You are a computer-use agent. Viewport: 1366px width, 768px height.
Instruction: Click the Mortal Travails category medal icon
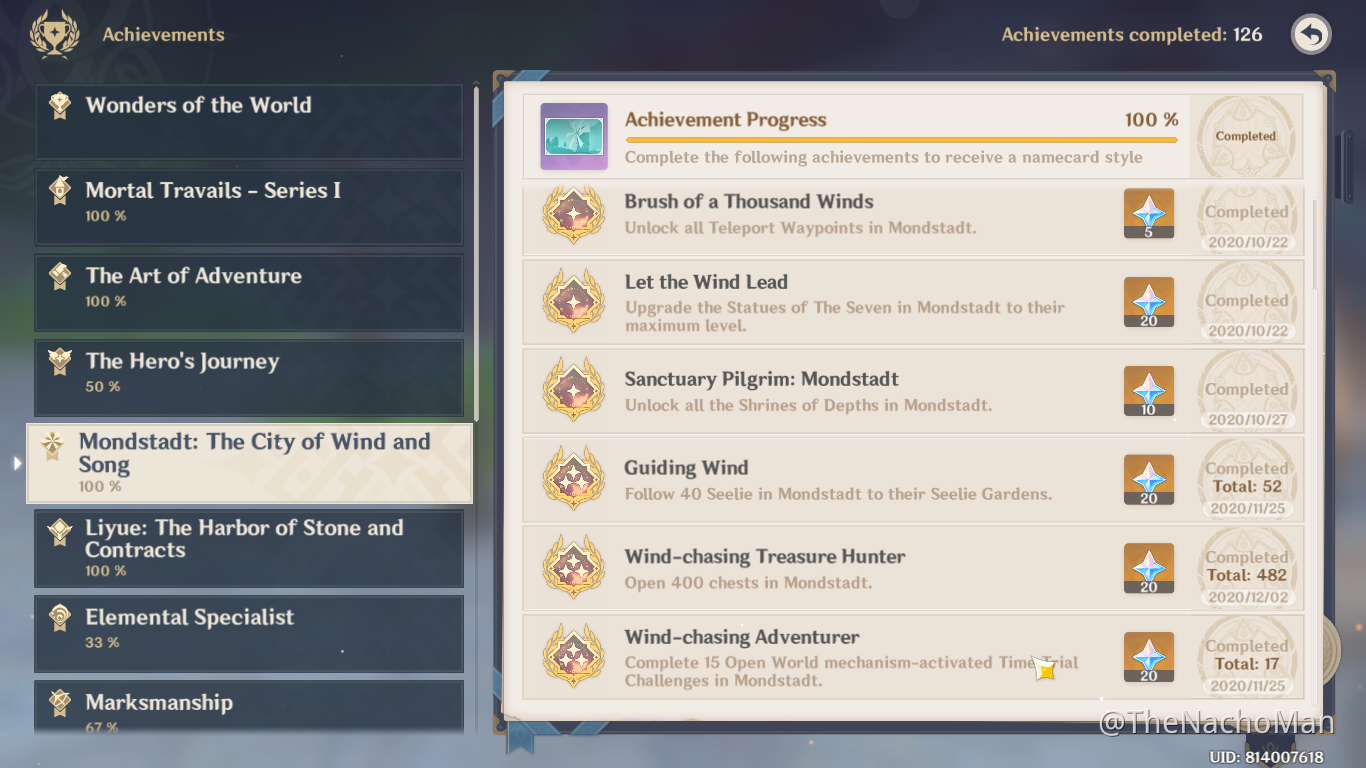click(59, 190)
